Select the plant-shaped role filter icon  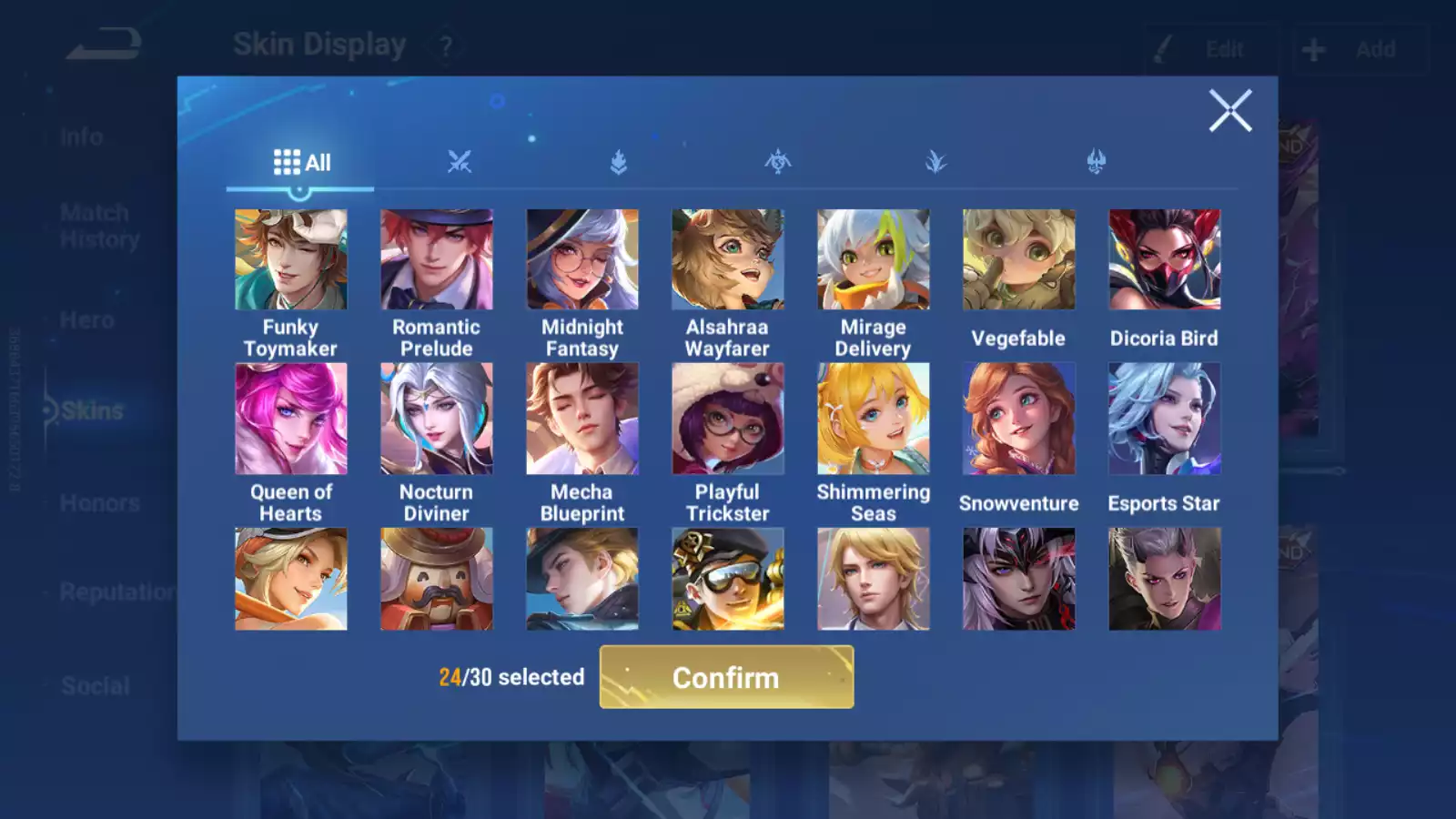click(937, 161)
